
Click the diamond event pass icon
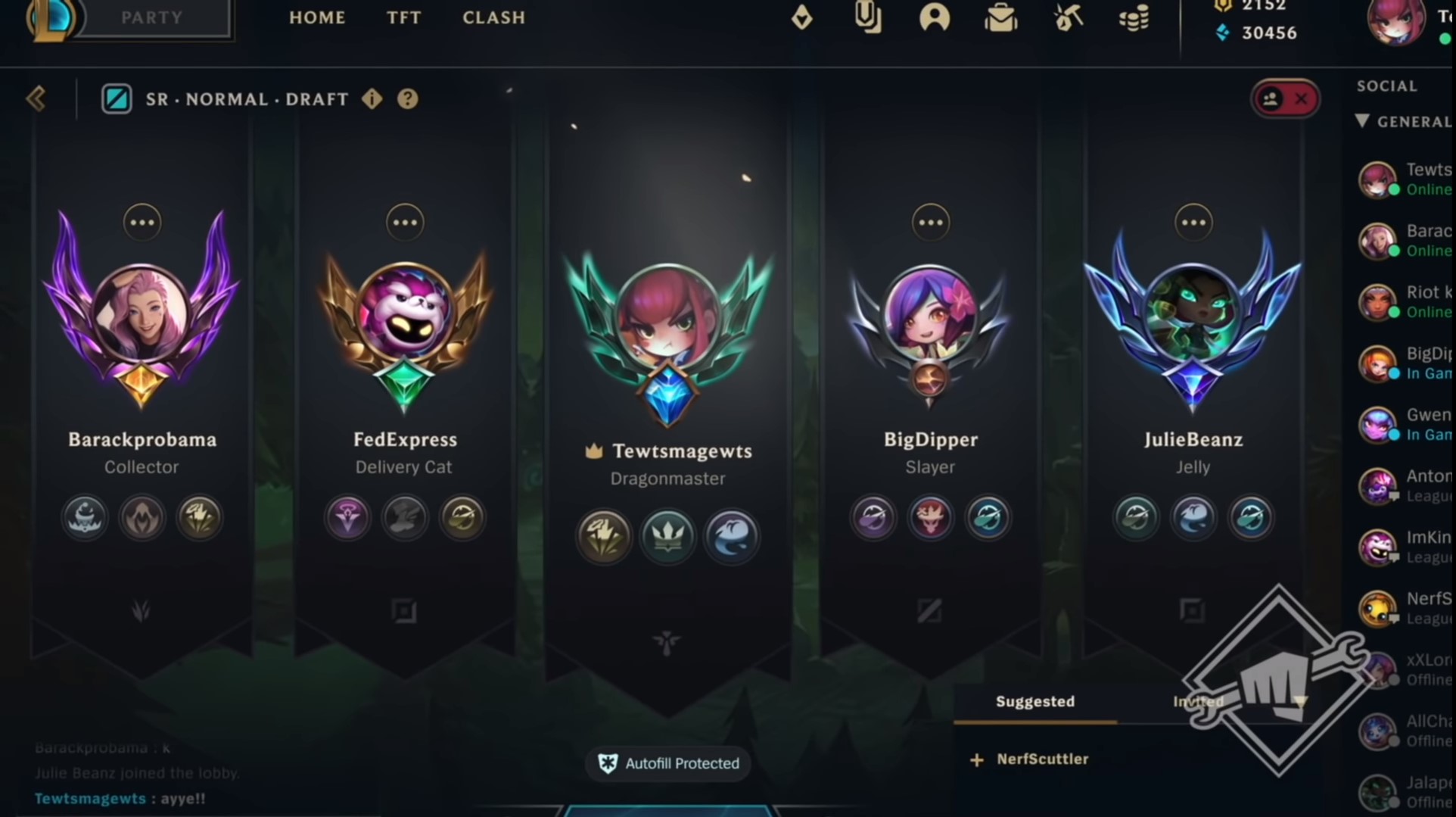pyautogui.click(x=802, y=18)
